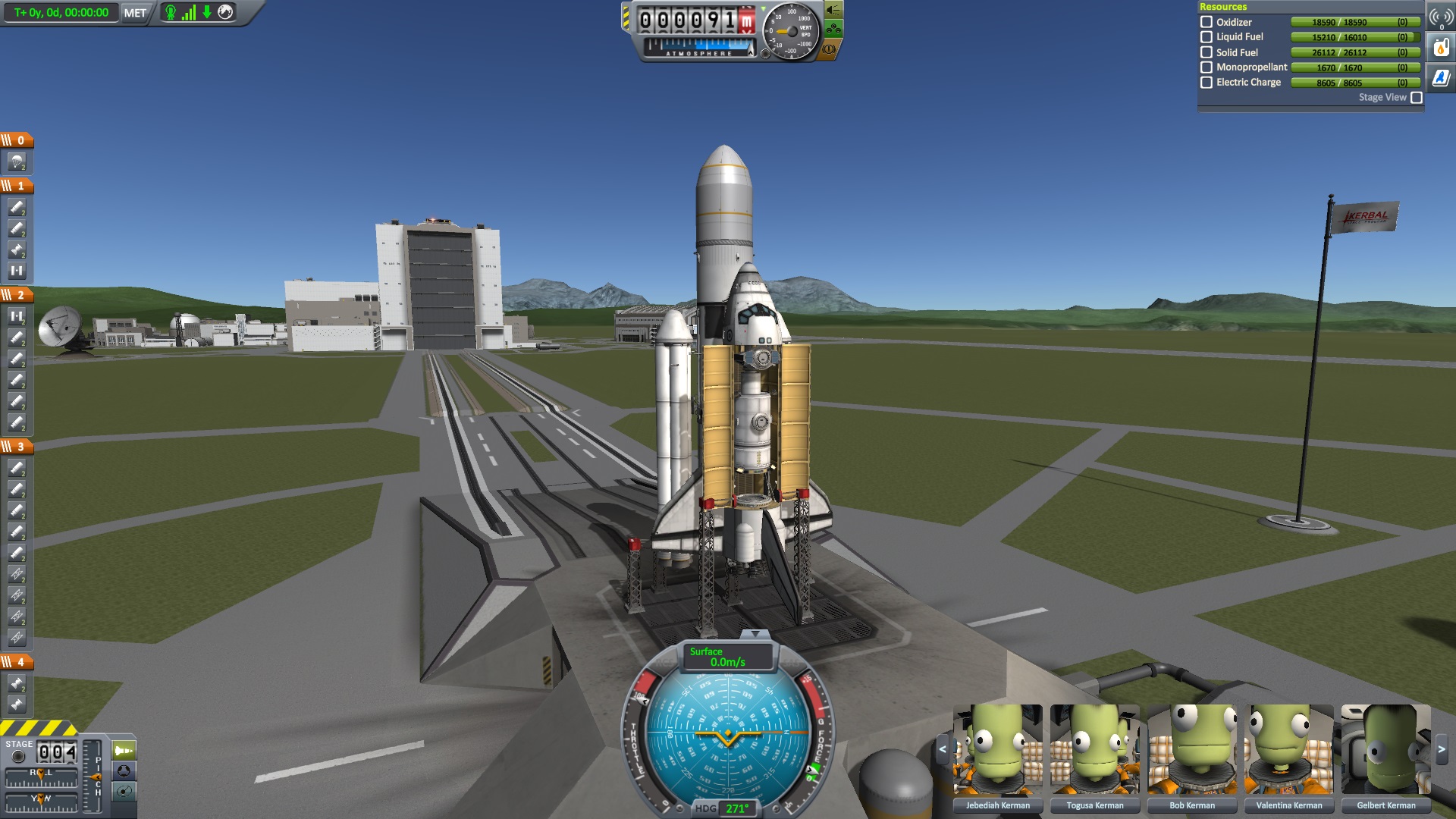Screen dimensions: 1456x819
Task: Tick the Solid Fuel resource checkbox
Action: pos(1207,52)
